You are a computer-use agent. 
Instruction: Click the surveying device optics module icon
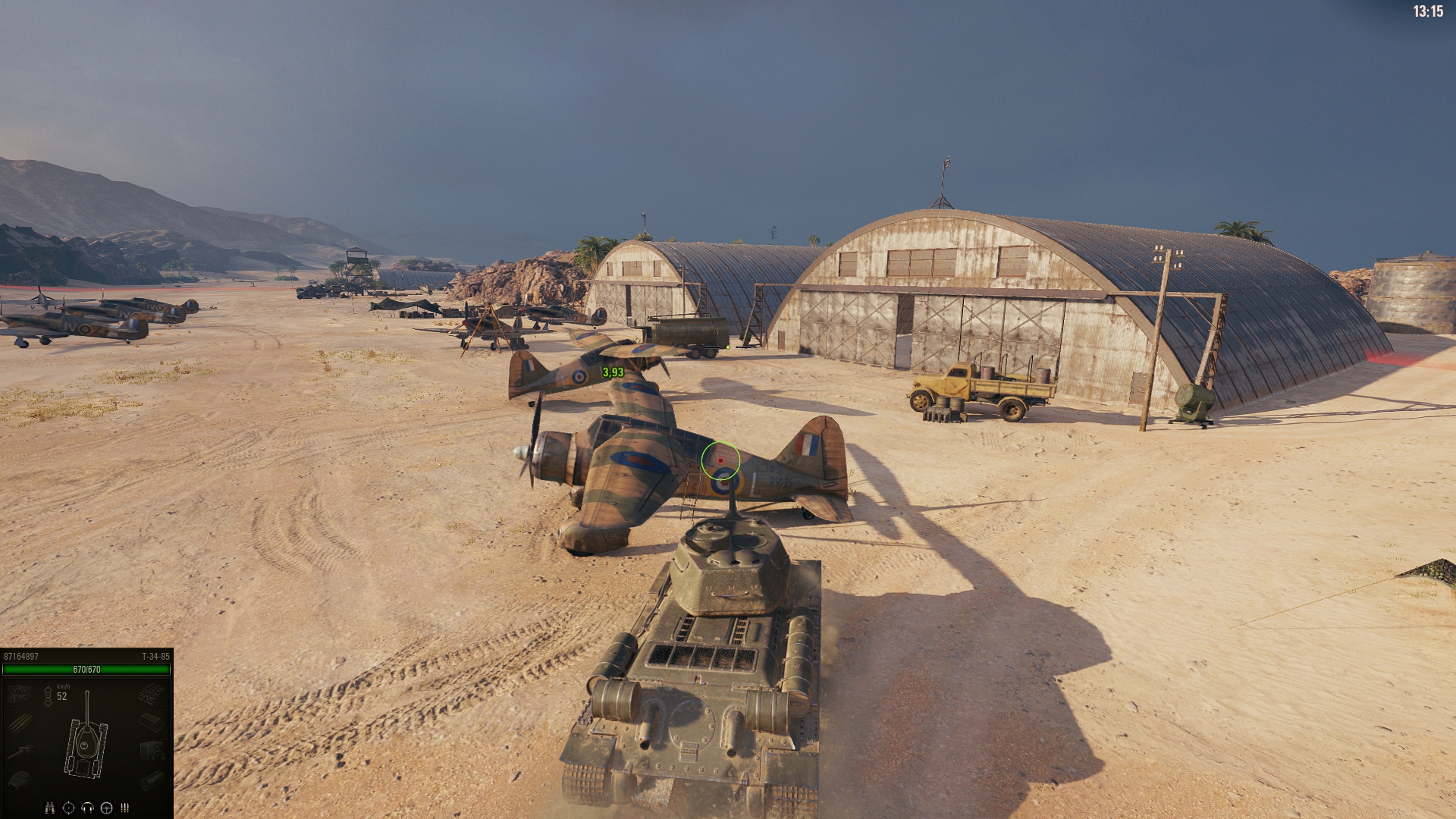(x=151, y=780)
